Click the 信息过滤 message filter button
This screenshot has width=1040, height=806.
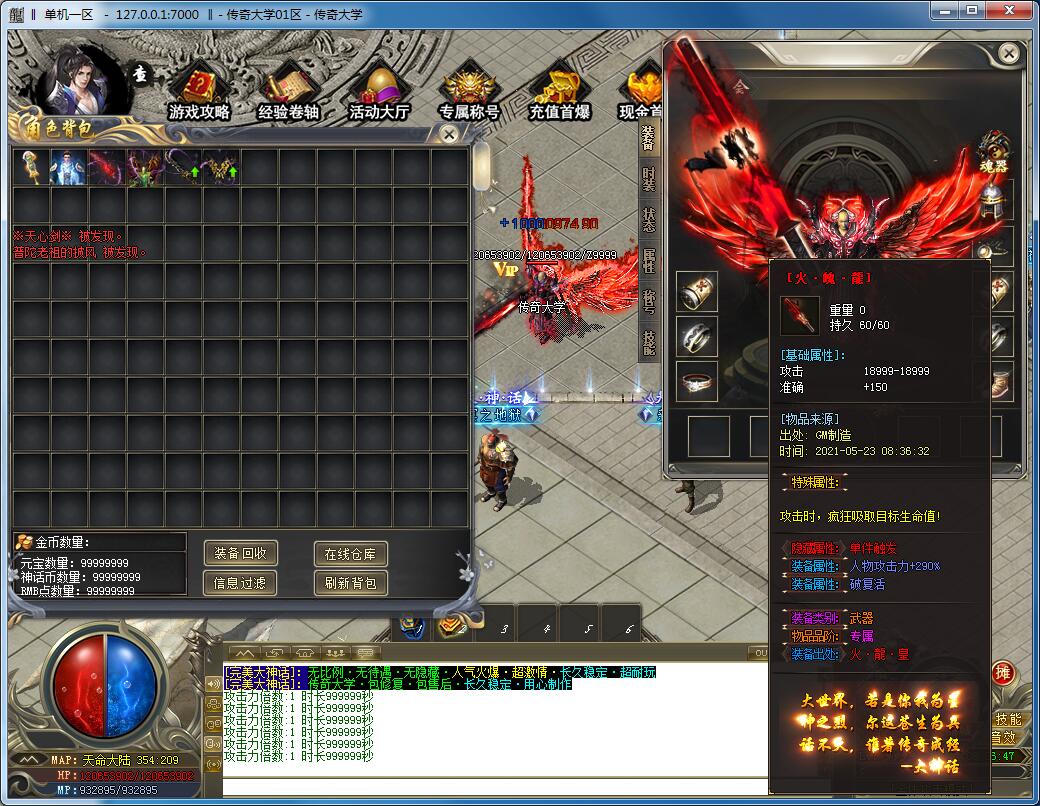(x=240, y=582)
